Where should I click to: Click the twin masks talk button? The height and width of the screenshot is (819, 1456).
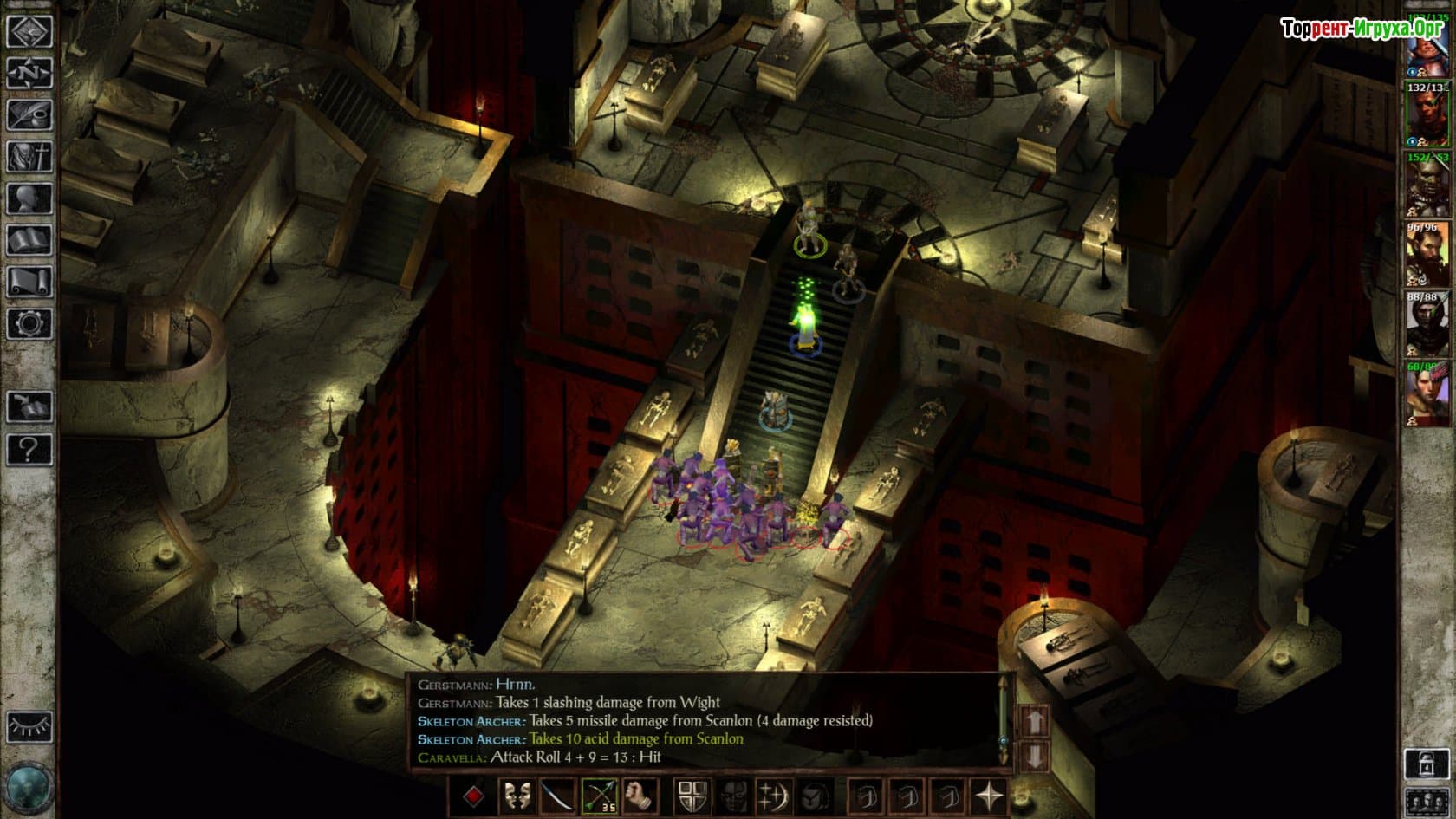click(x=517, y=796)
